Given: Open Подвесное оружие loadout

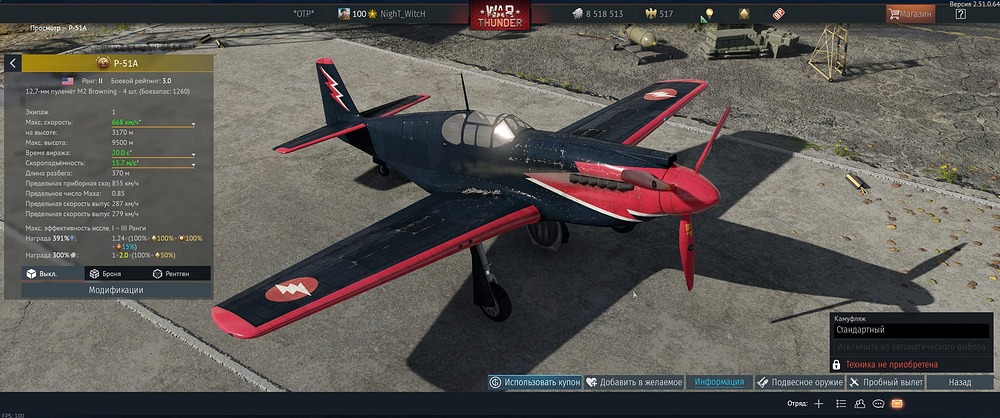Looking at the screenshot, I should pyautogui.click(x=800, y=382).
